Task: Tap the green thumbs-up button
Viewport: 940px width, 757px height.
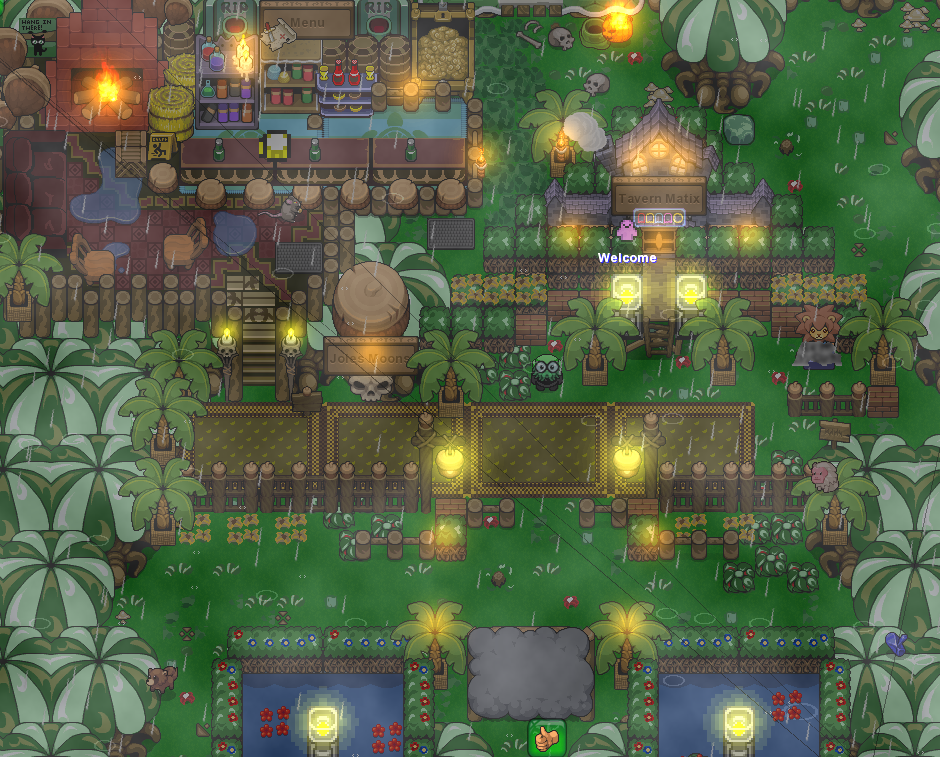Action: [x=546, y=739]
